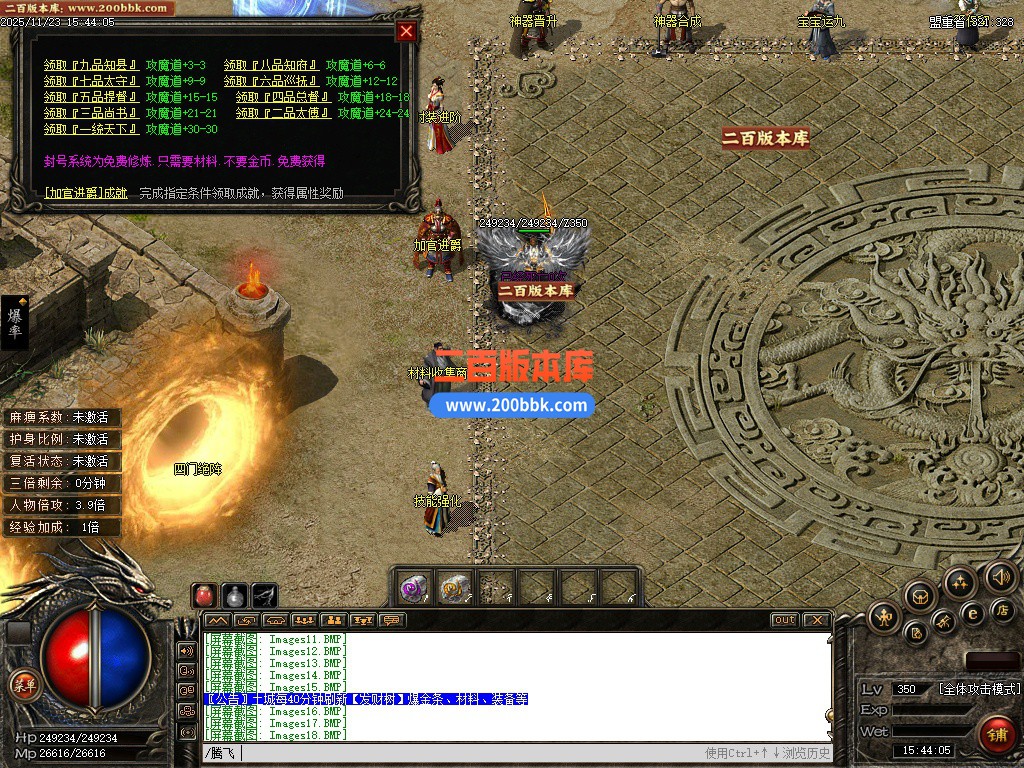Open the 加官进爵 achievements link

86,193
